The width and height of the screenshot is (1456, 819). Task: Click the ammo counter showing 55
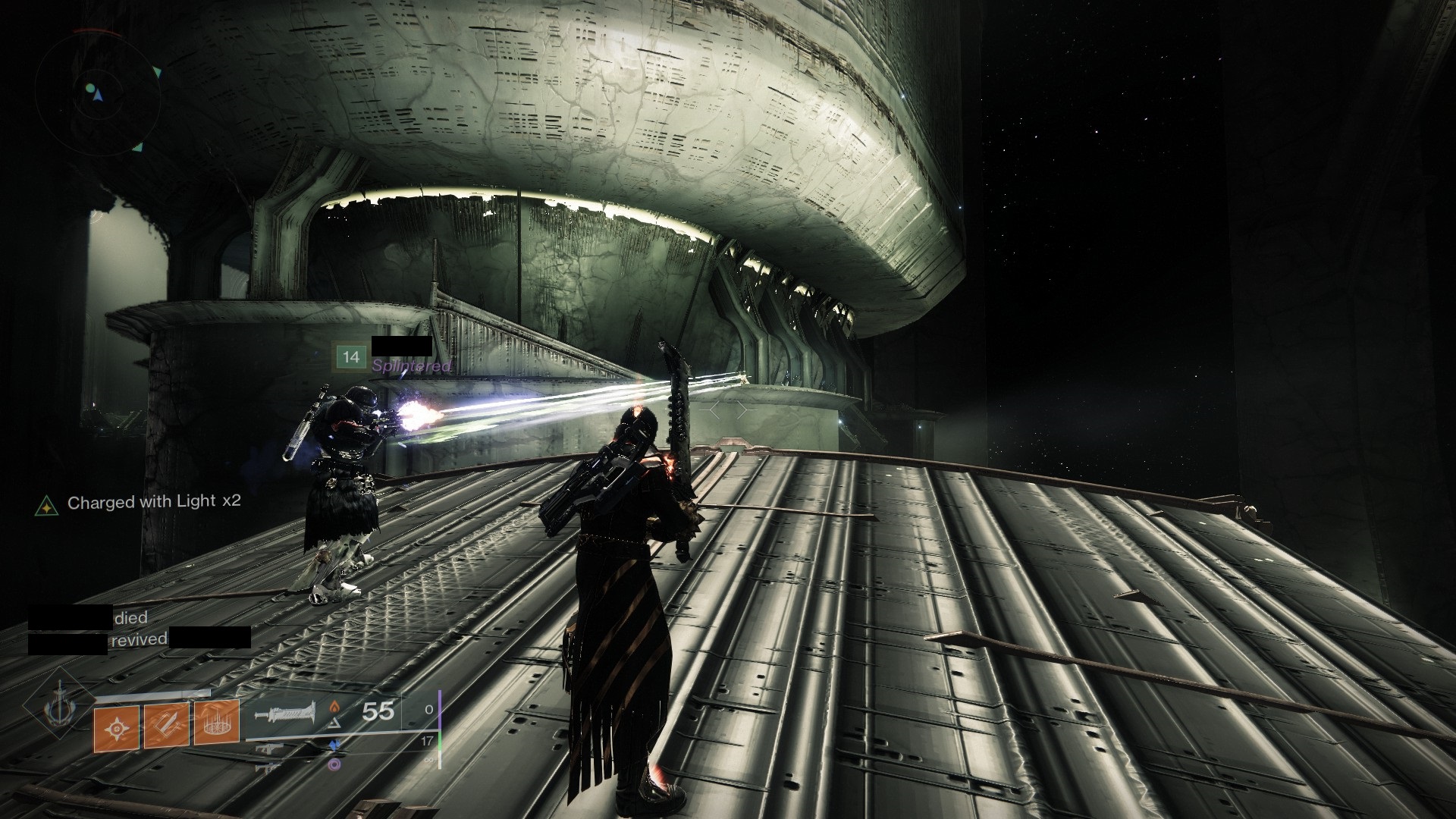pyautogui.click(x=377, y=711)
